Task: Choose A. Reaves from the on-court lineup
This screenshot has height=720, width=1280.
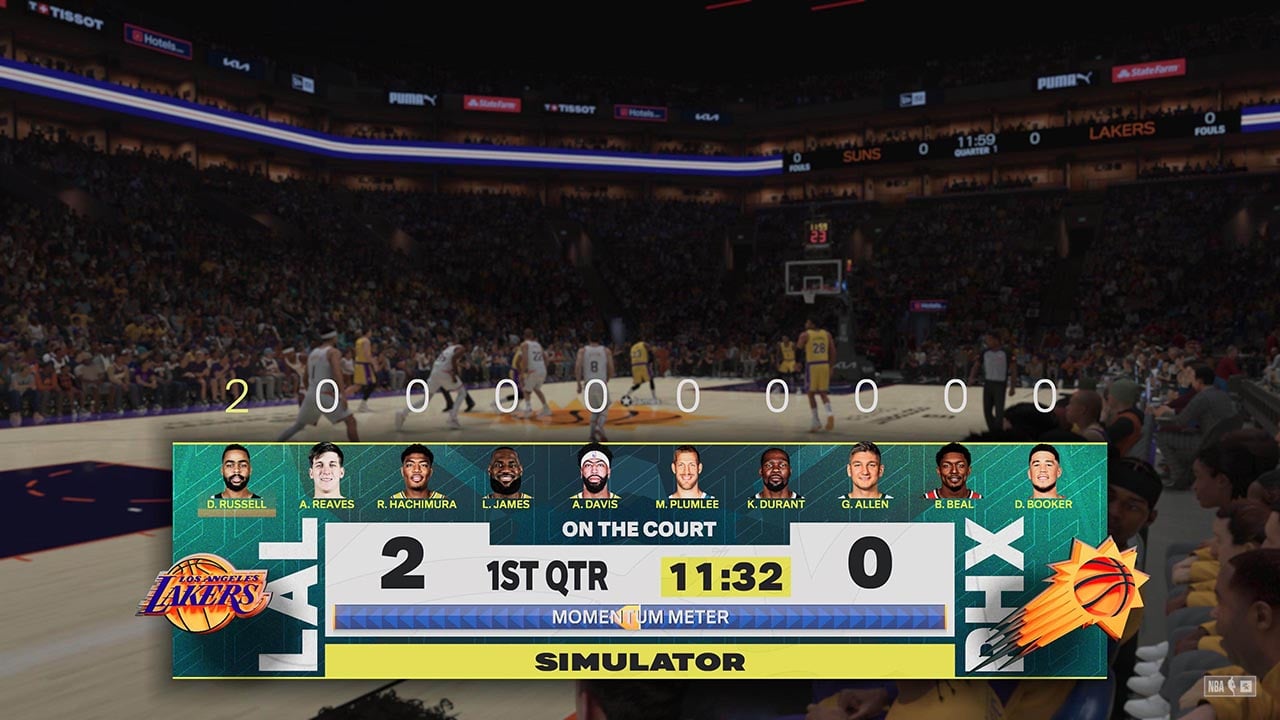Action: coord(326,472)
